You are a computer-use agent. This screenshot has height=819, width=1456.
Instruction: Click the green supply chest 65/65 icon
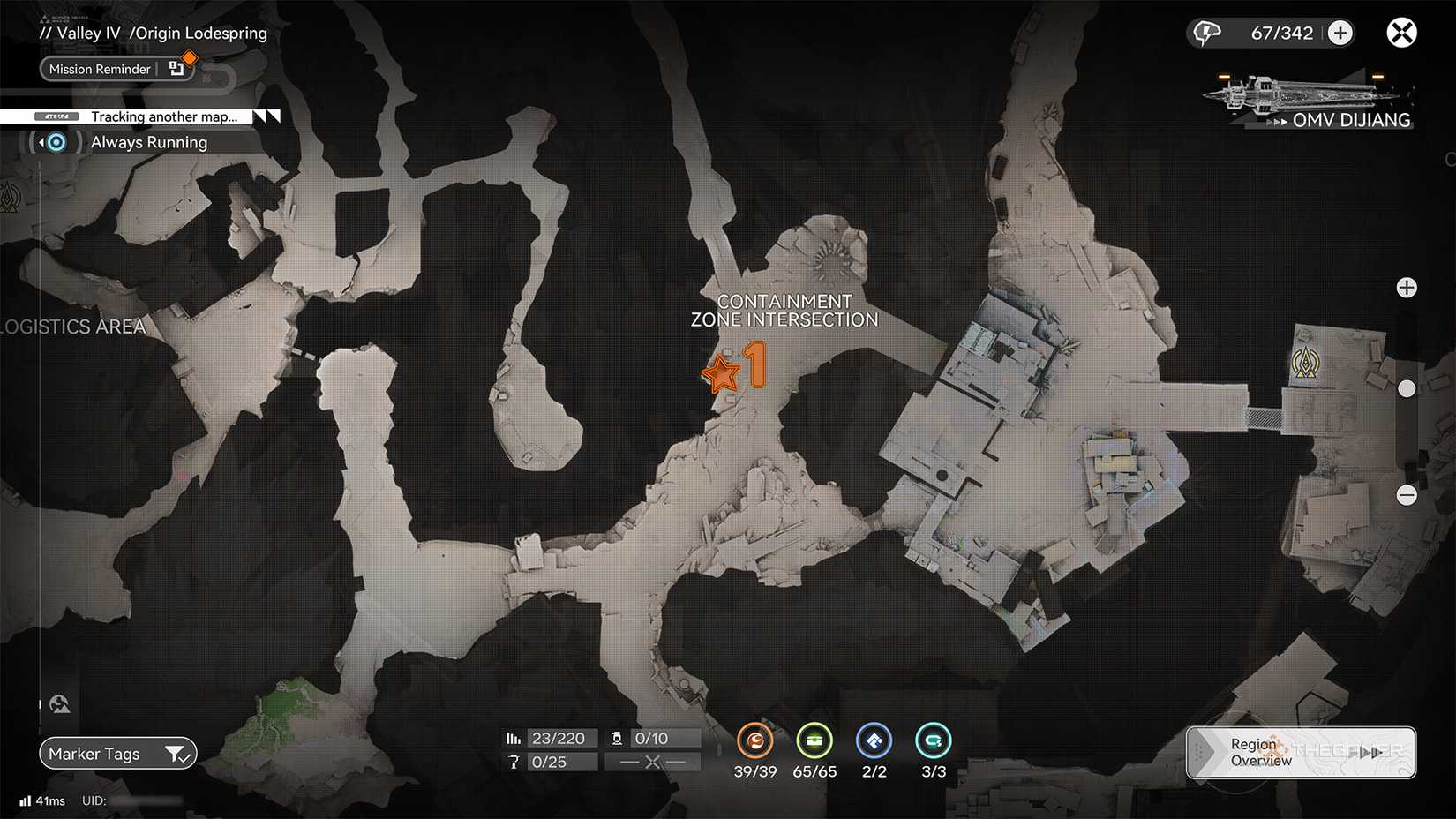(814, 741)
